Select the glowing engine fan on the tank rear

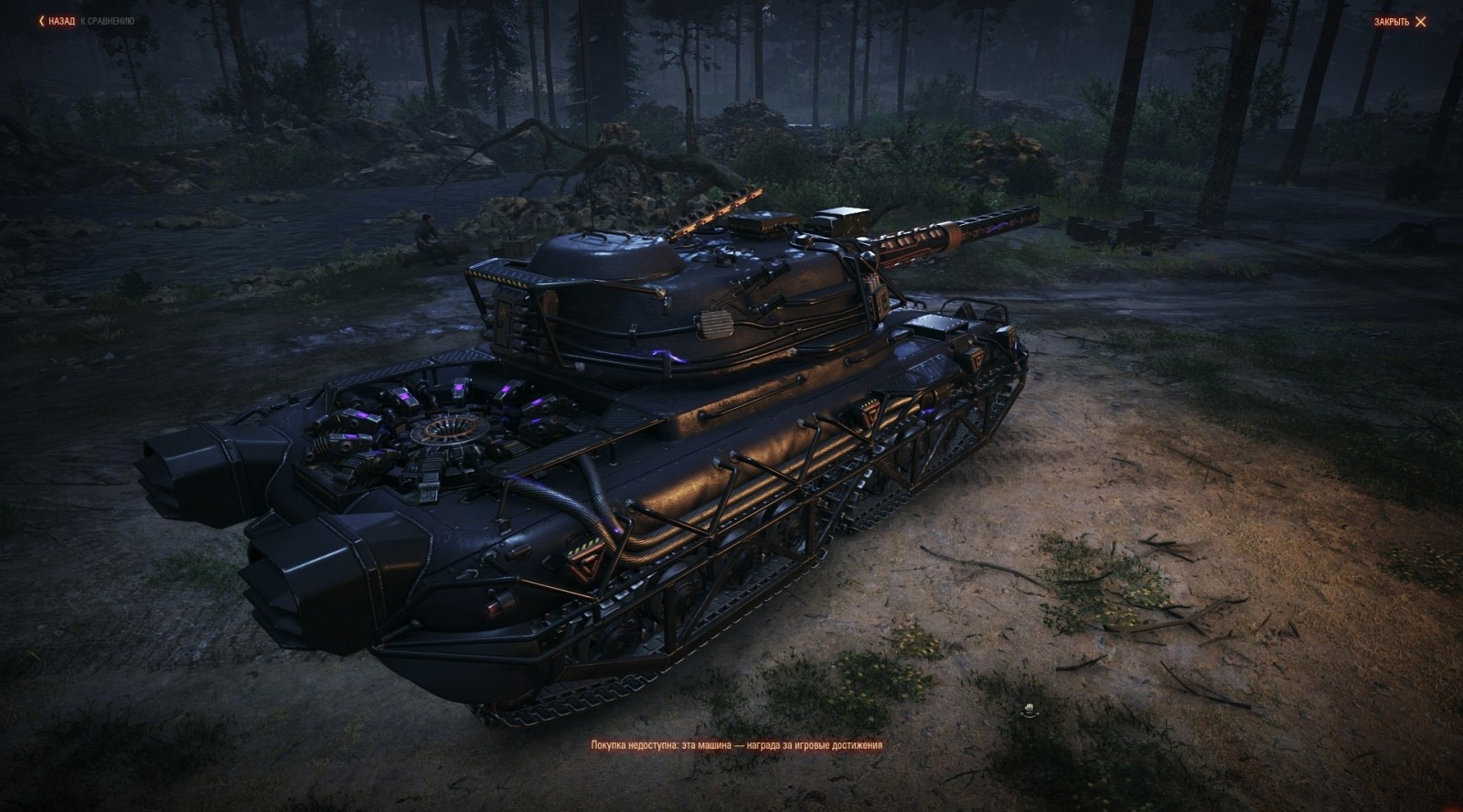point(448,430)
